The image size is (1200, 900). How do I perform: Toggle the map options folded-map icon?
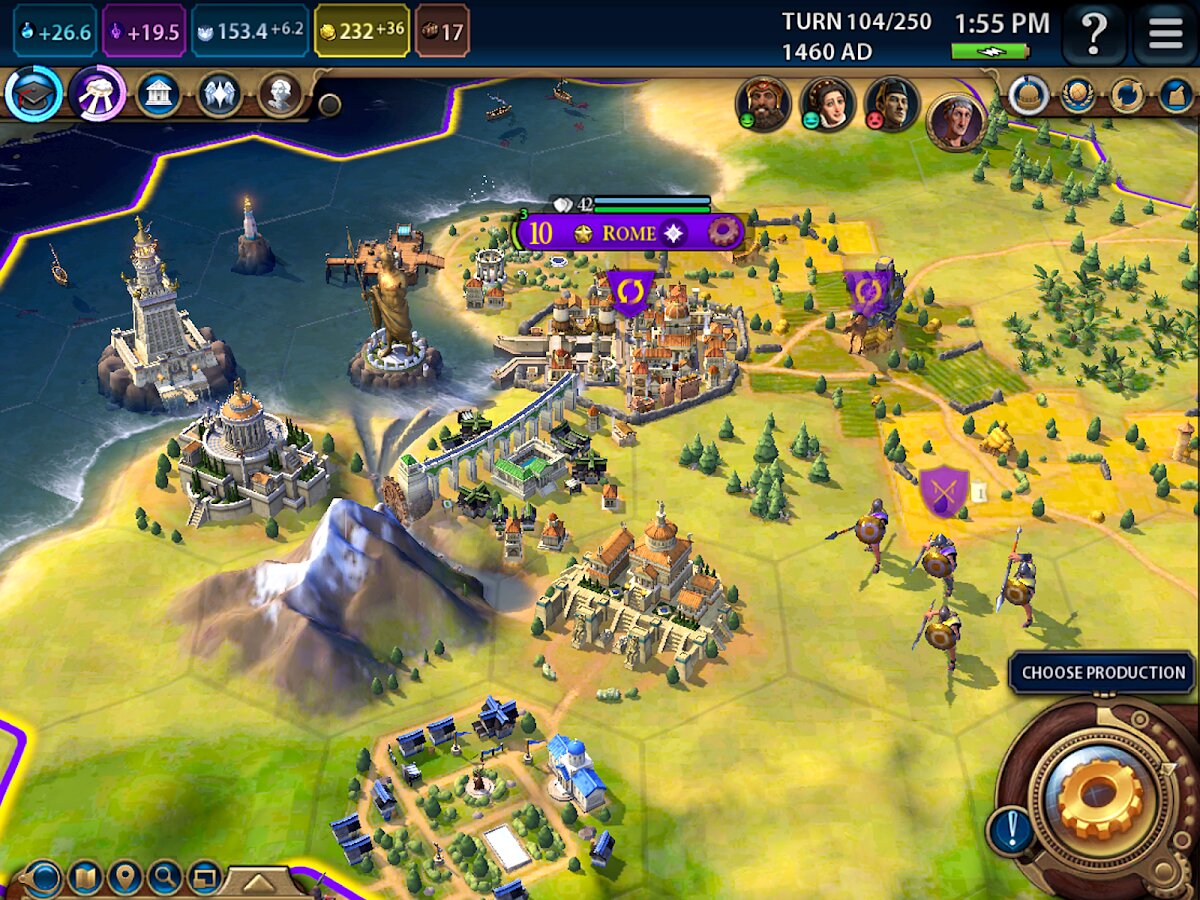(x=85, y=878)
